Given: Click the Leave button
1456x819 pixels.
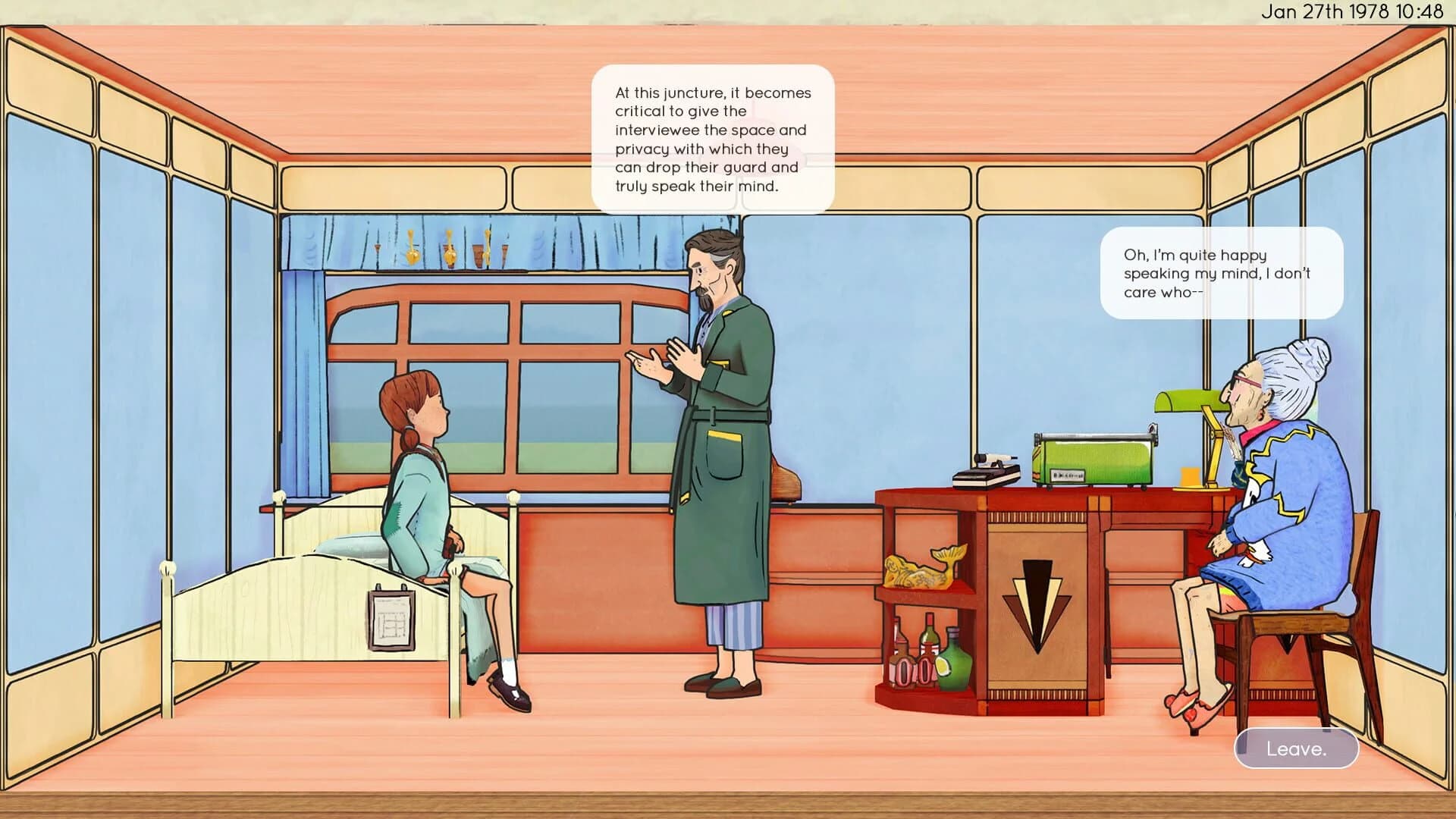Looking at the screenshot, I should click(x=1295, y=748).
